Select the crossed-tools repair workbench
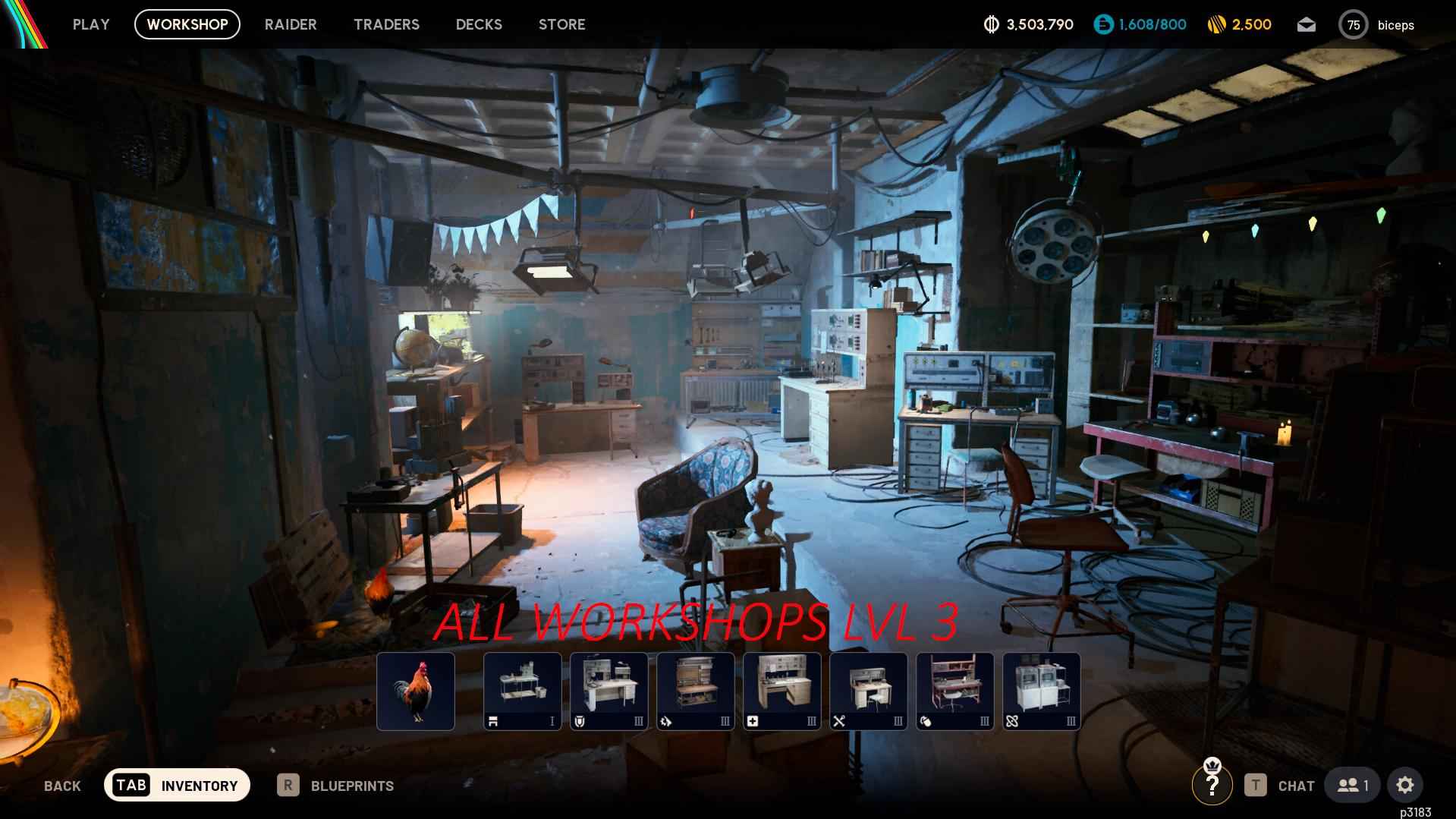Screen dimensions: 1456x819 pyautogui.click(x=868, y=691)
